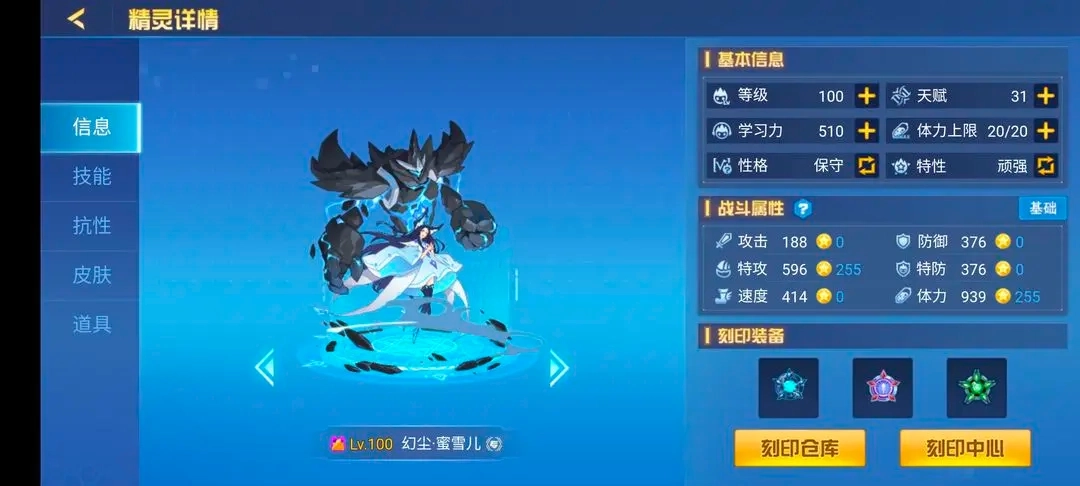Select the 信息 tab
Screen dimensions: 1080x486
click(x=91, y=127)
